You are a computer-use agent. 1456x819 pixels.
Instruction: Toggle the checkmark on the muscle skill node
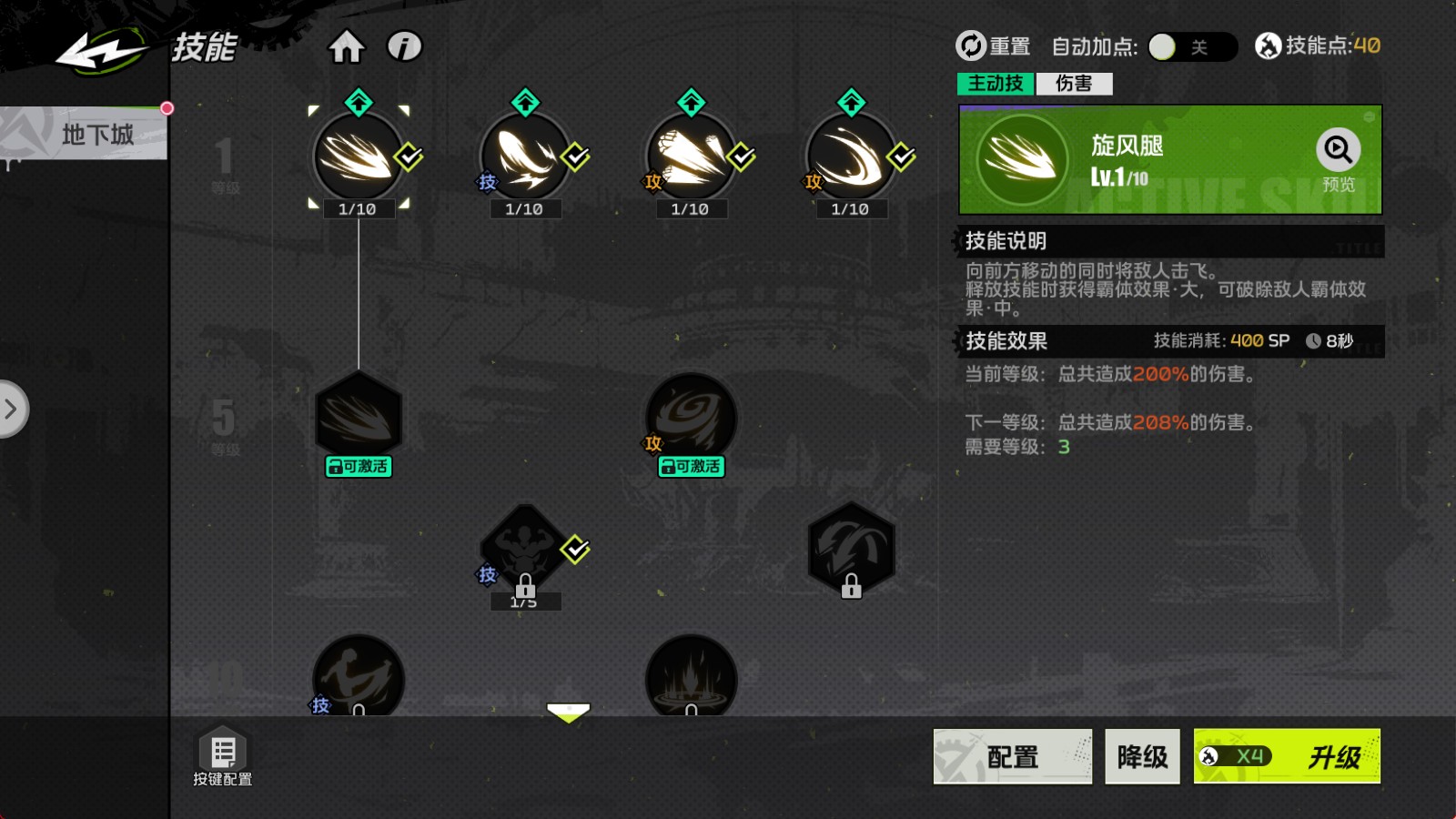574,550
